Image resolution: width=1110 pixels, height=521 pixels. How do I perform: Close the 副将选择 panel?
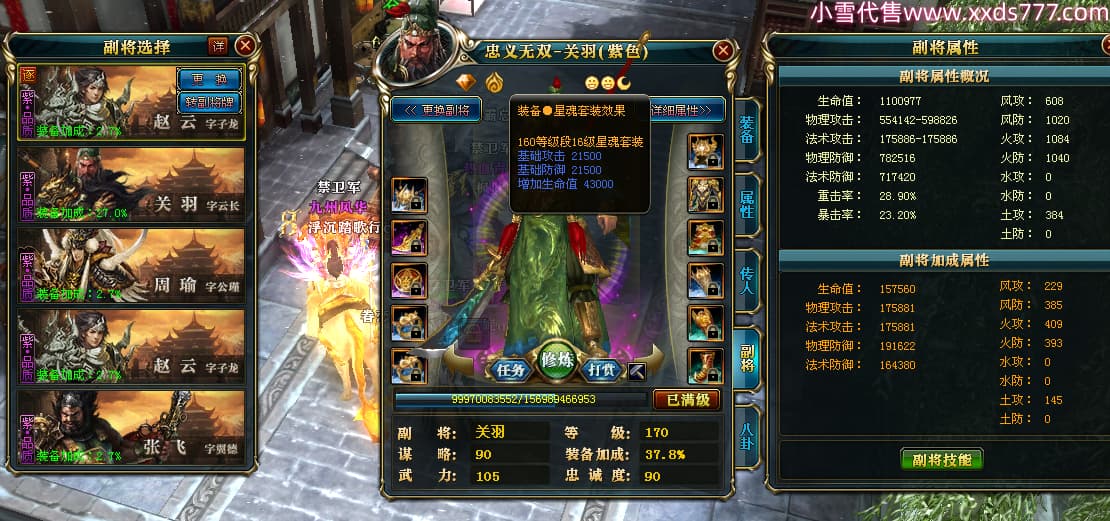[x=245, y=46]
